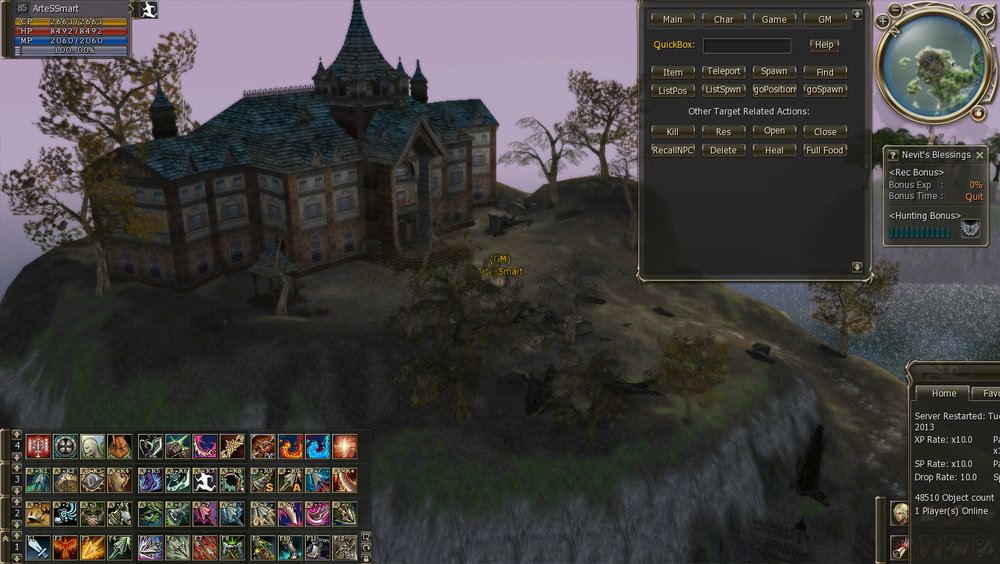This screenshot has width=1000, height=564.
Task: Select the blue water swirl skill icon
Action: (317, 447)
